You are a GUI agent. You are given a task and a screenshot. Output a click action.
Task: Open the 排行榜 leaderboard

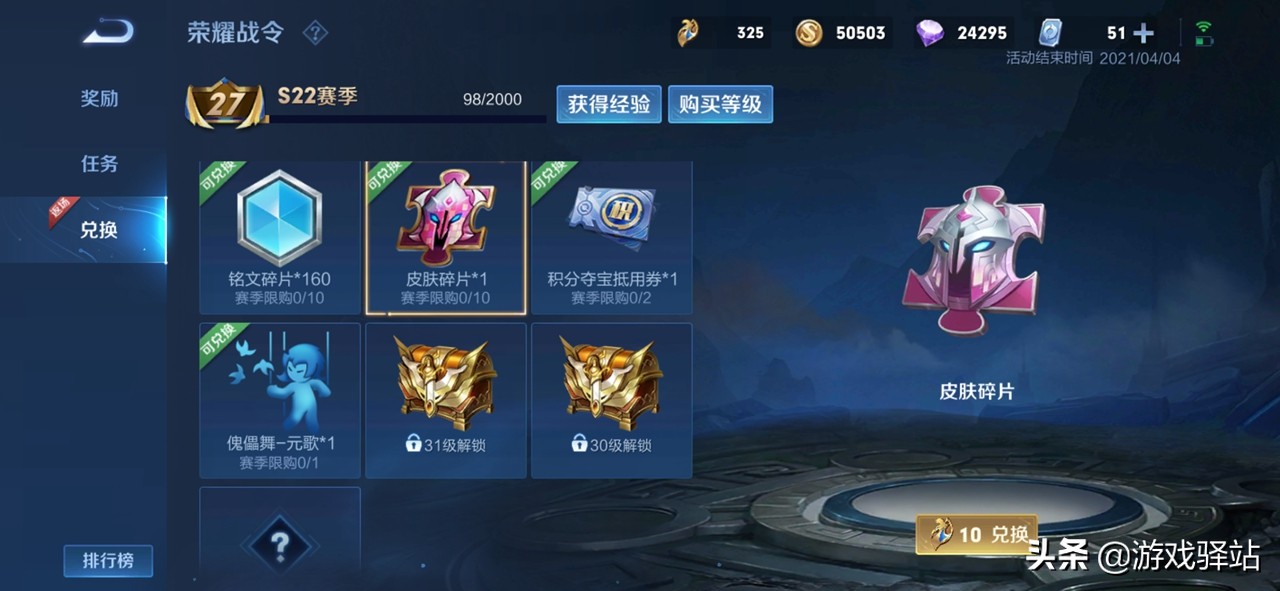pyautogui.click(x=108, y=561)
